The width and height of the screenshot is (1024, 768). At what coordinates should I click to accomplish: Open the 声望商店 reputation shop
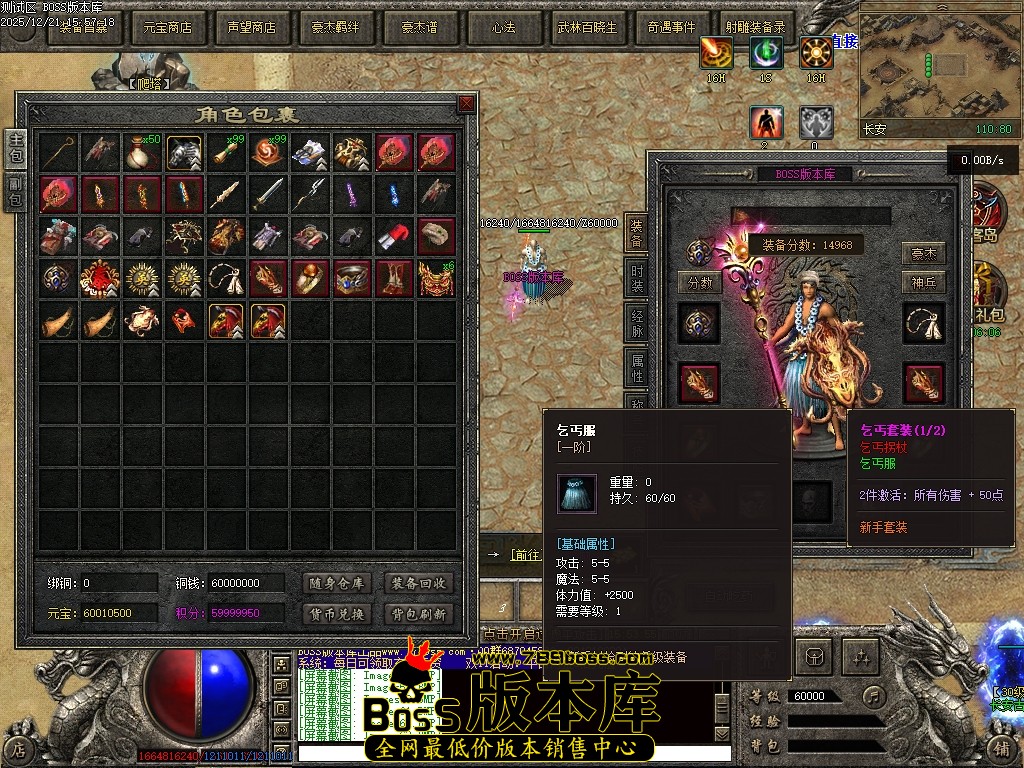[x=252, y=28]
